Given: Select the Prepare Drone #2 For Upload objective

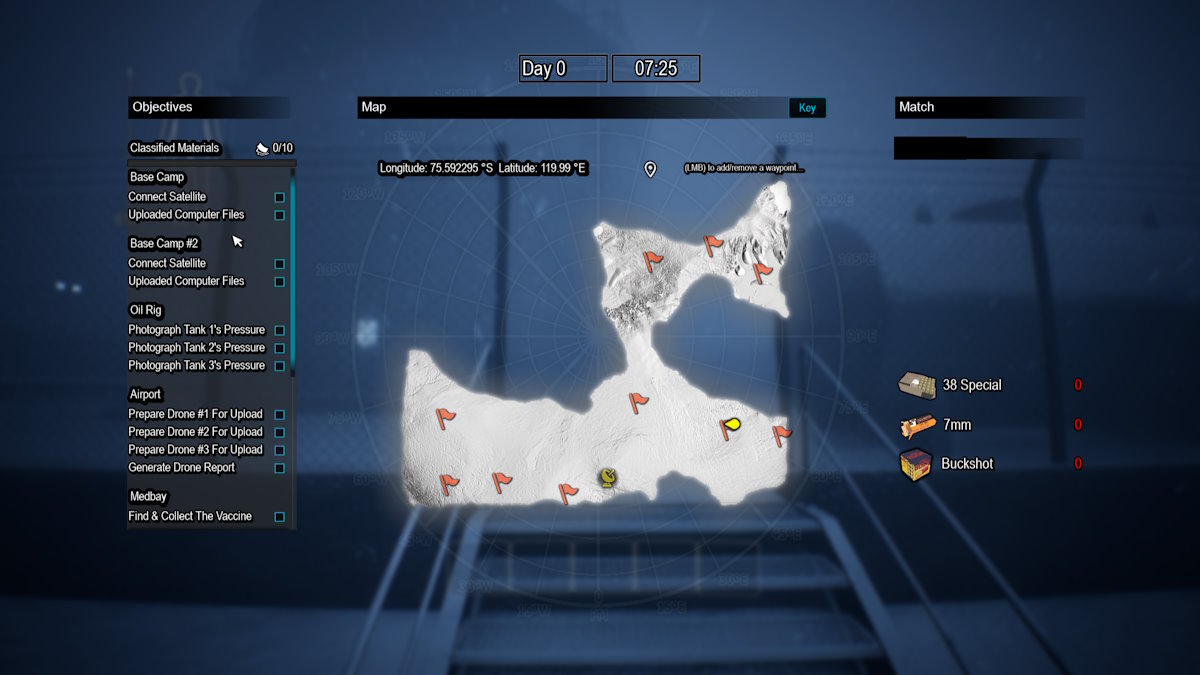Looking at the screenshot, I should pyautogui.click(x=195, y=432).
